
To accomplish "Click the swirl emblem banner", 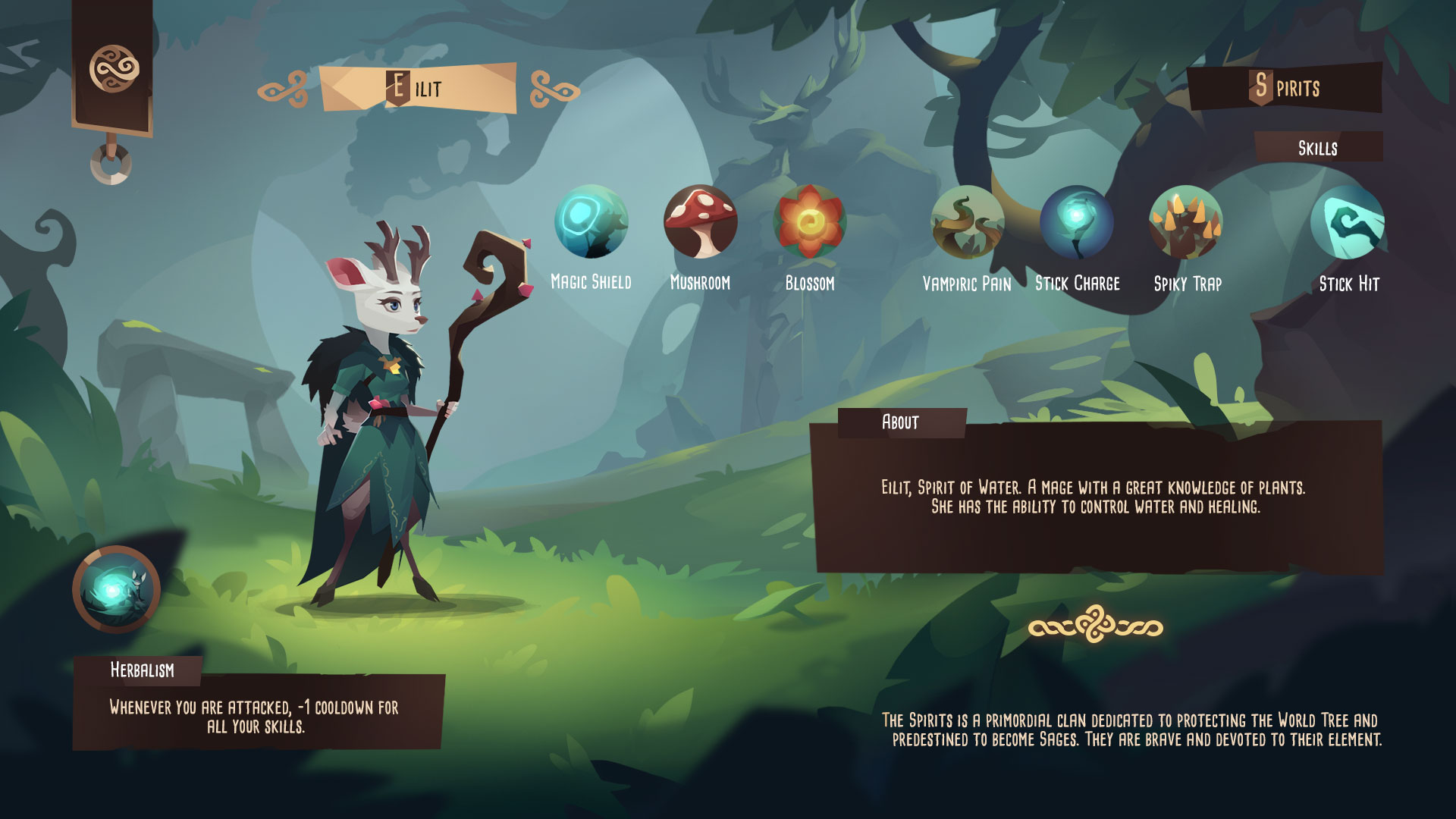I will [x=114, y=68].
